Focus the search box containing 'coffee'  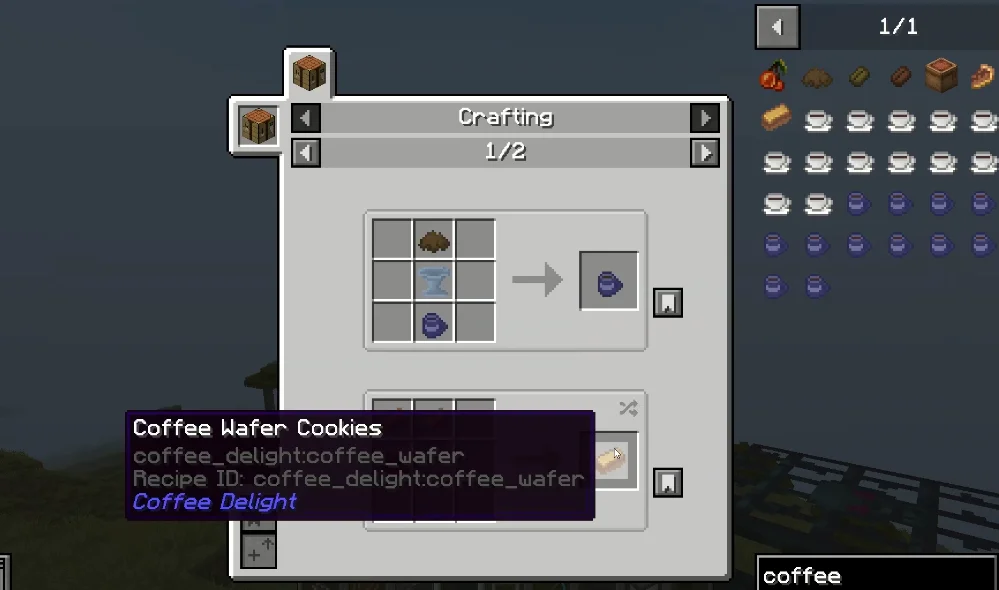(x=875, y=575)
